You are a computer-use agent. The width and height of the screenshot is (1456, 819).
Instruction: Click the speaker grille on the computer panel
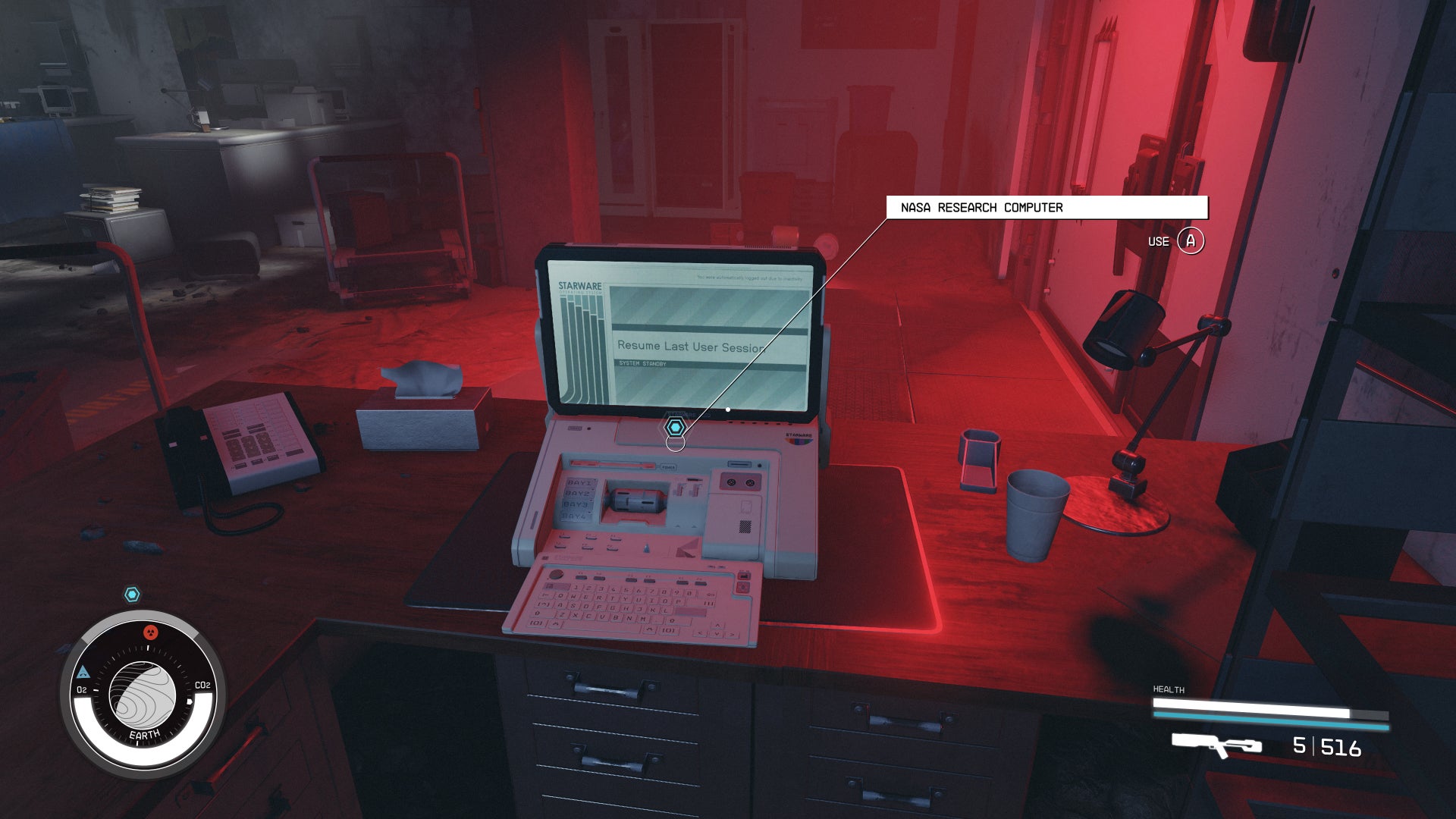(745, 527)
